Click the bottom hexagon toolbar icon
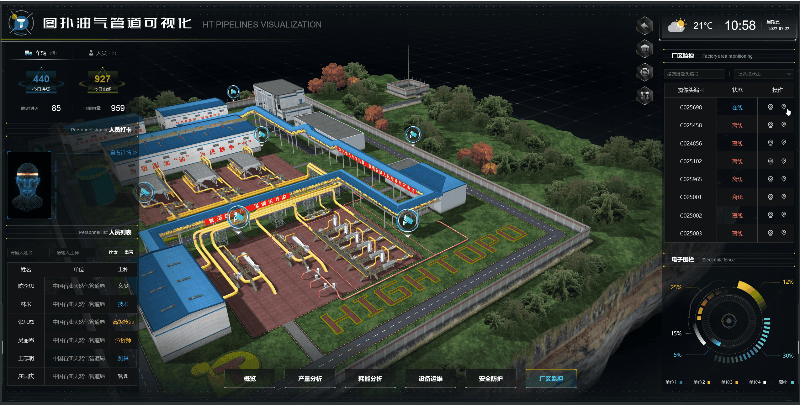The height and width of the screenshot is (405, 800). pos(644,93)
